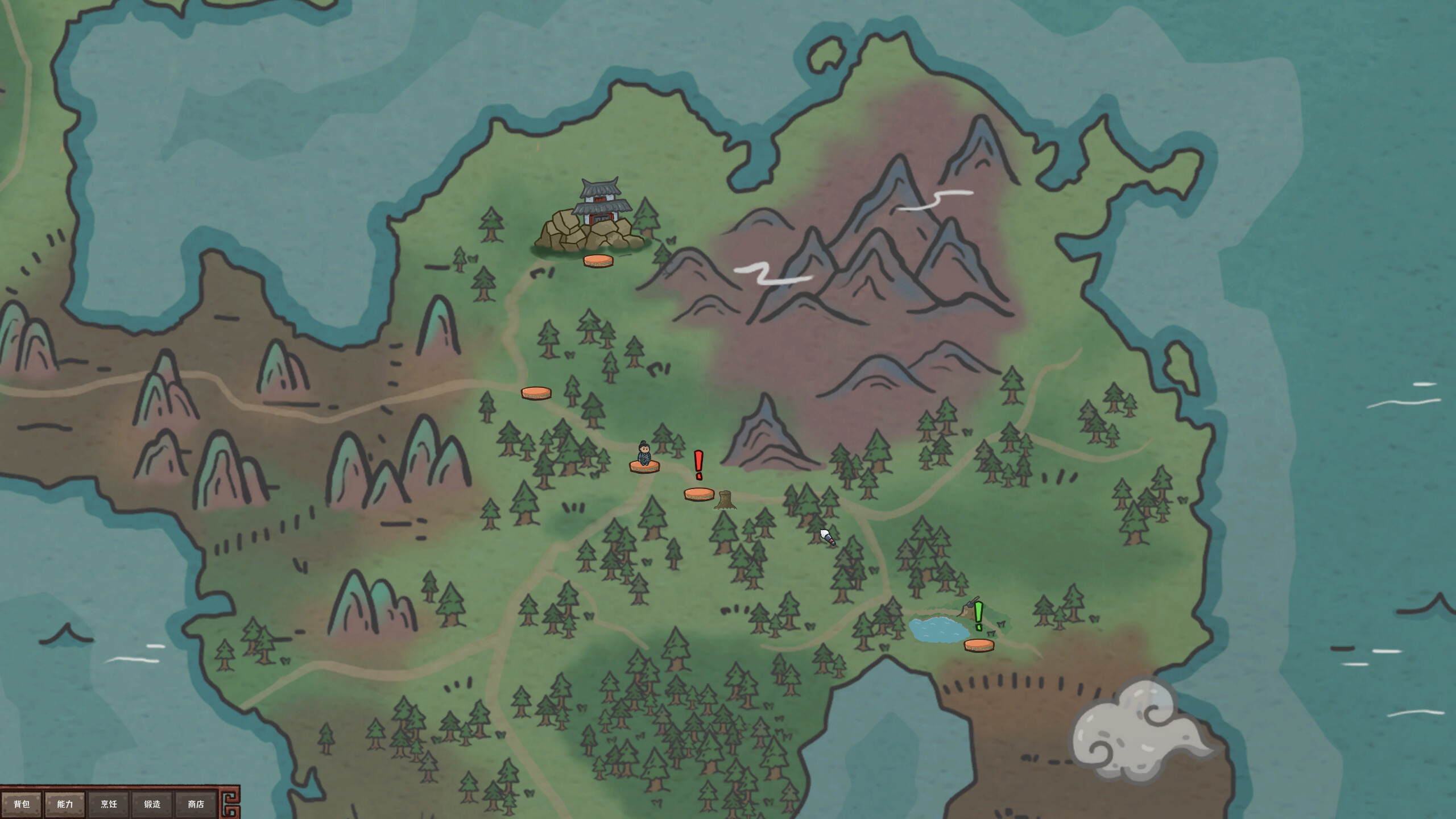Open the 锻造 (Forging) menu

point(151,804)
